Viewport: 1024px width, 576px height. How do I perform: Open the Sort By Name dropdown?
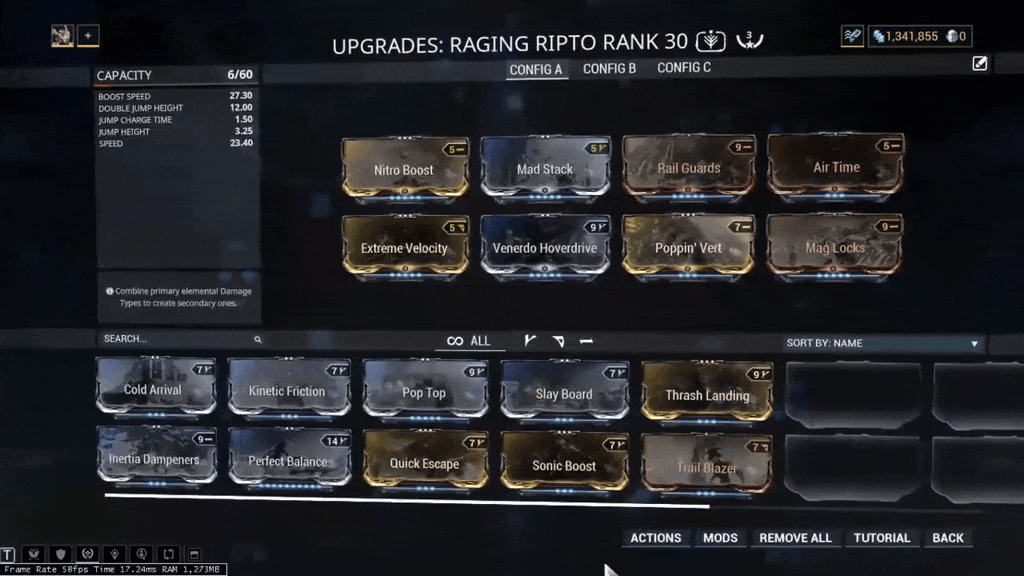click(882, 343)
